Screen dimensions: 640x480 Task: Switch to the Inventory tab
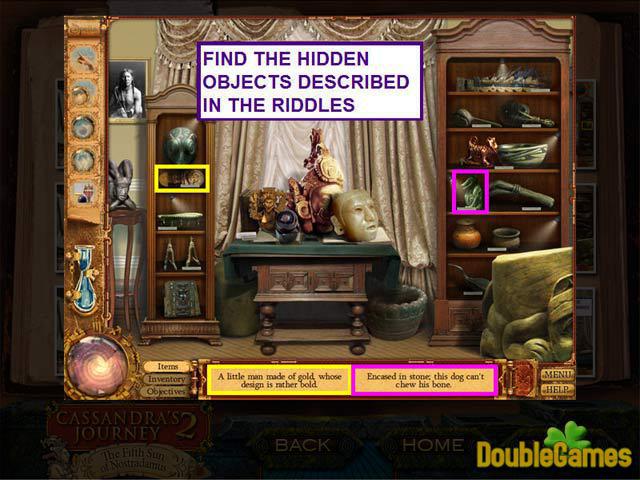coord(165,380)
